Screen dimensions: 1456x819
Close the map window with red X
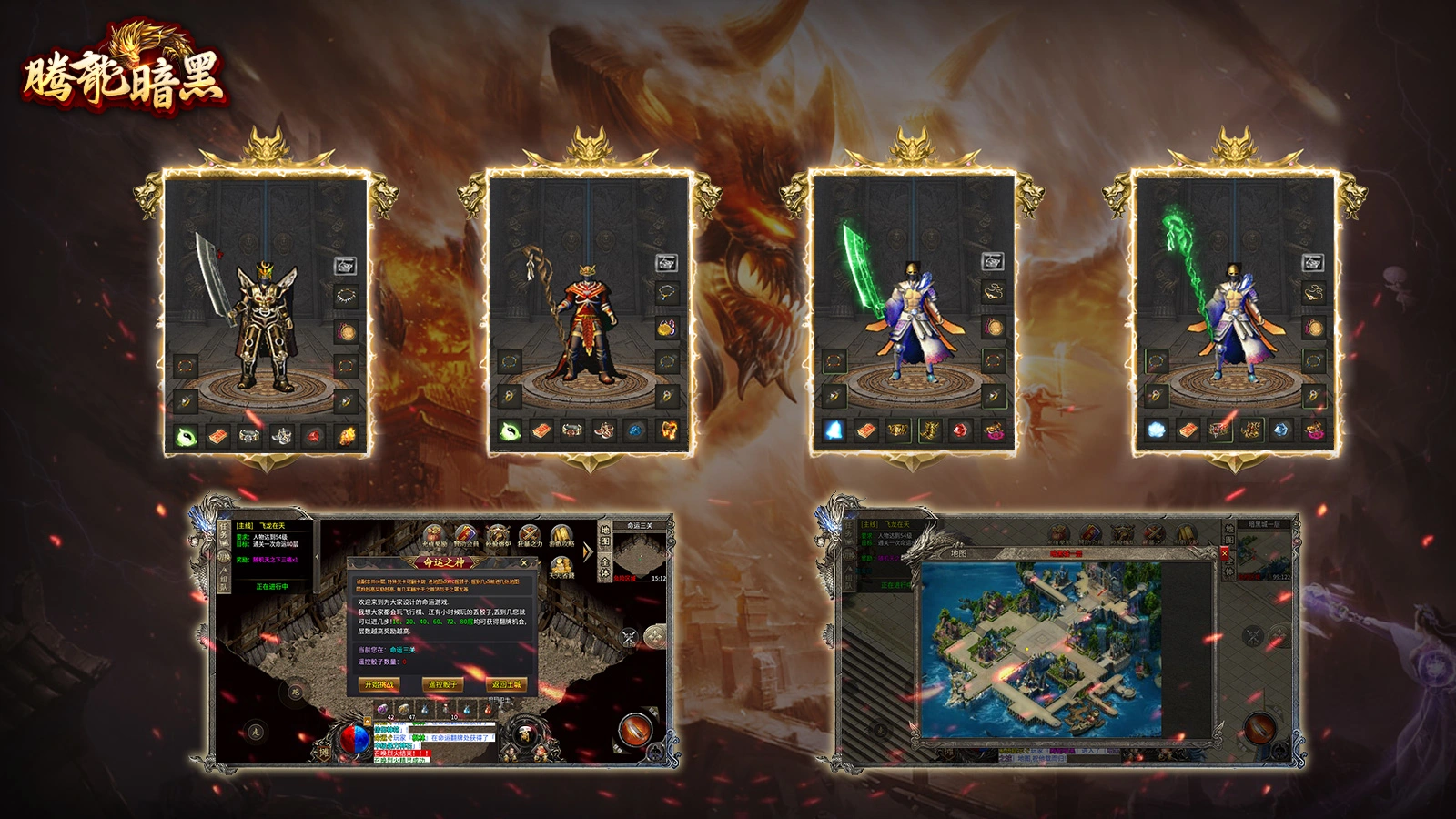1224,552
